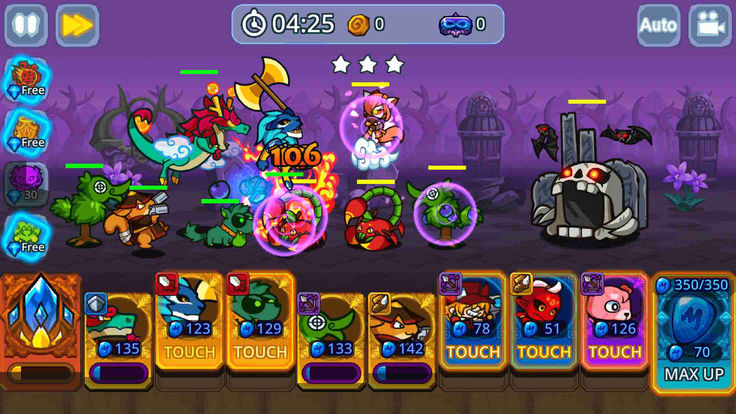Summon the blue dragon unit costing 123
Image resolution: width=736 pixels, height=414 pixels.
tap(189, 322)
